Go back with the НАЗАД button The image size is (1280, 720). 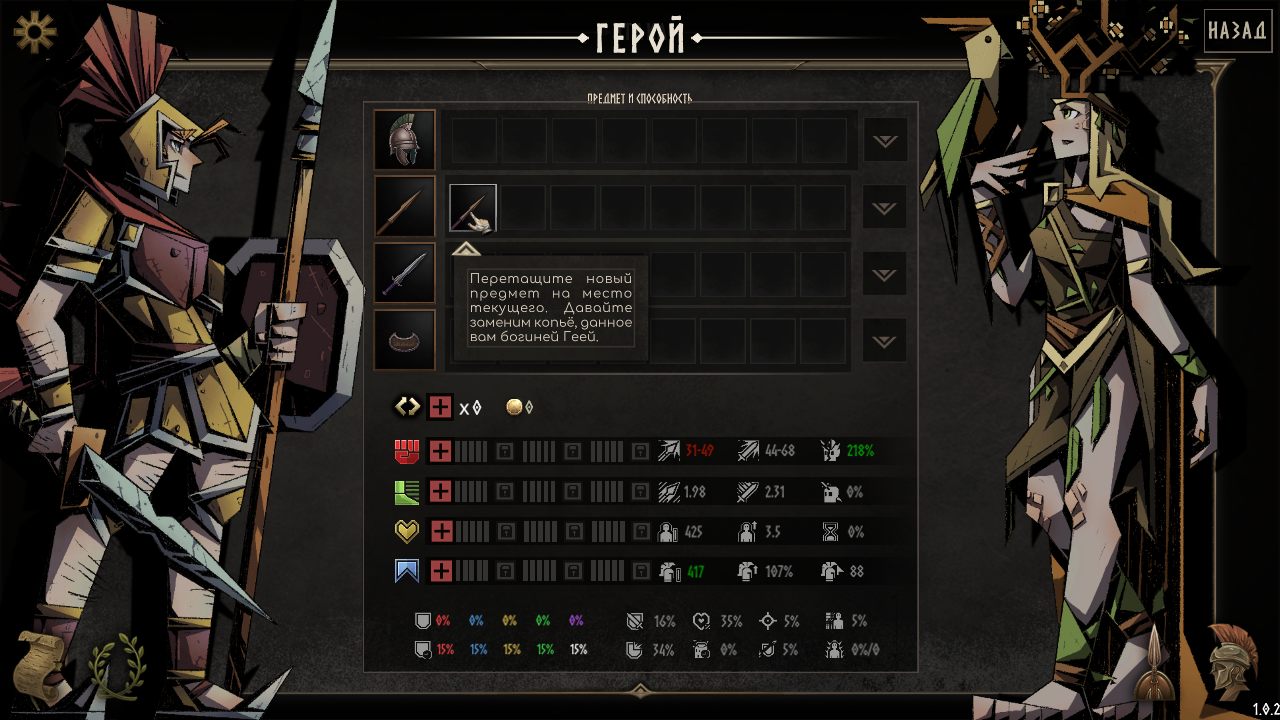pyautogui.click(x=1237, y=31)
